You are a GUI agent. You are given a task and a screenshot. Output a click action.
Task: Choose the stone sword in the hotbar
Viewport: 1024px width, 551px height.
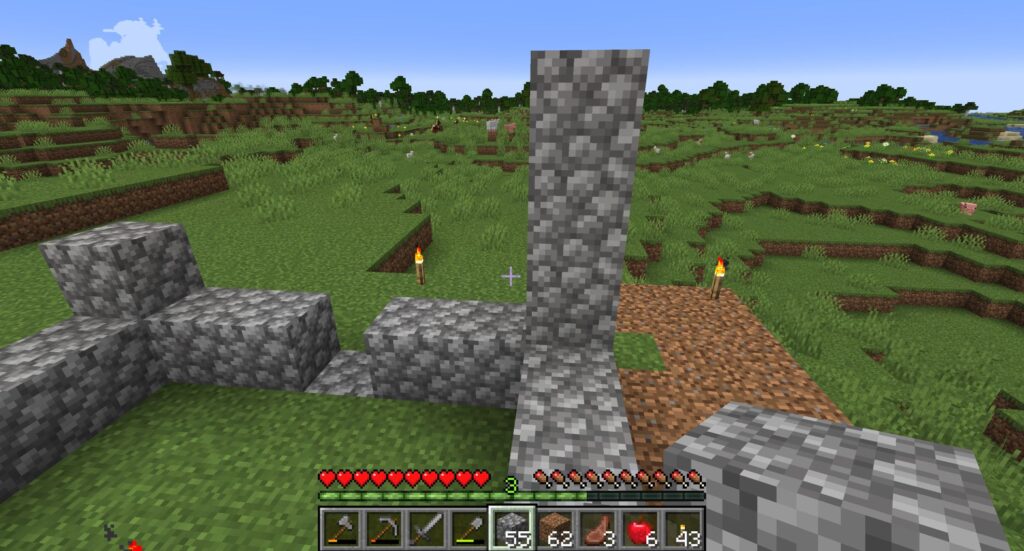point(426,527)
